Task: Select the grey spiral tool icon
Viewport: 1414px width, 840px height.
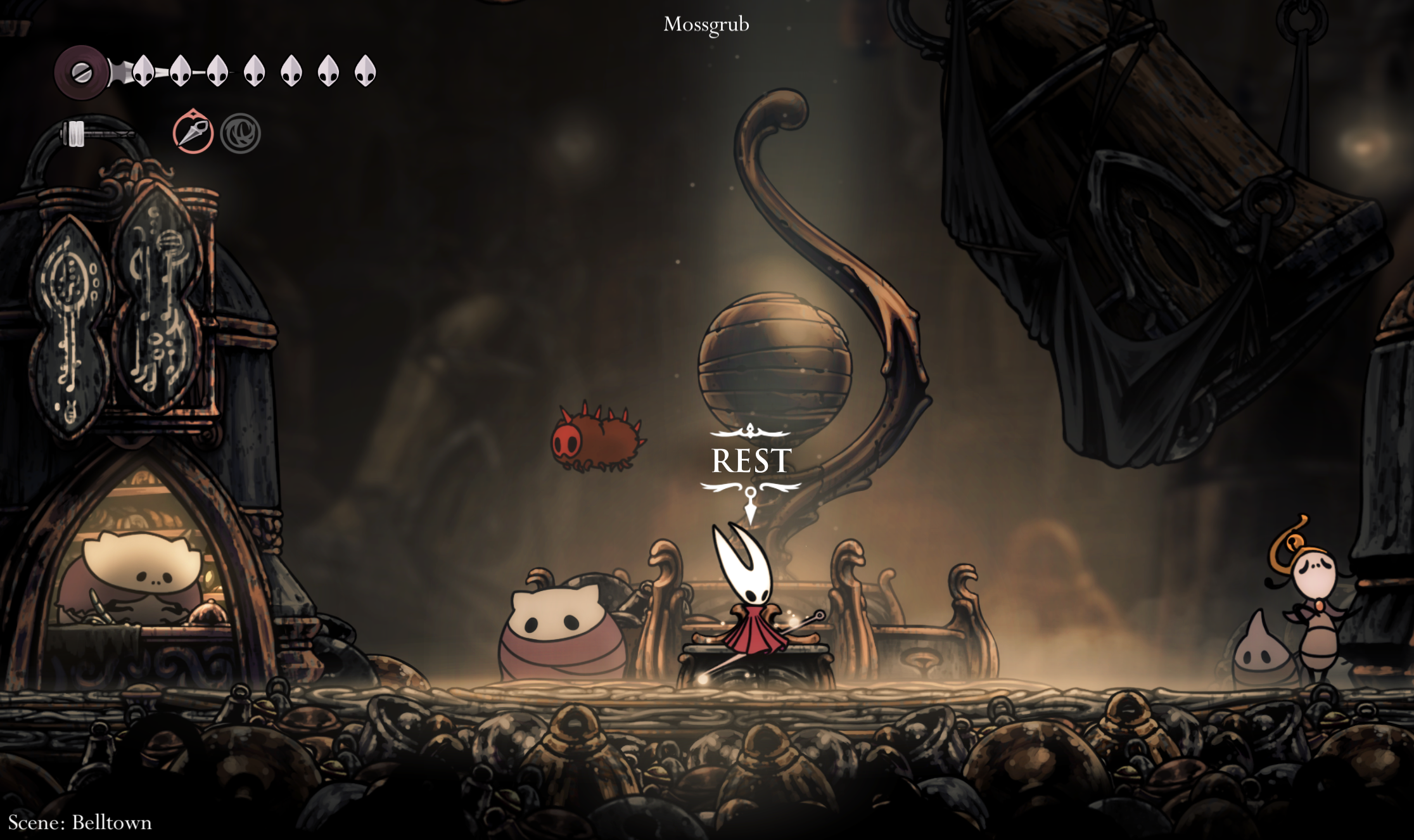Action: (241, 134)
